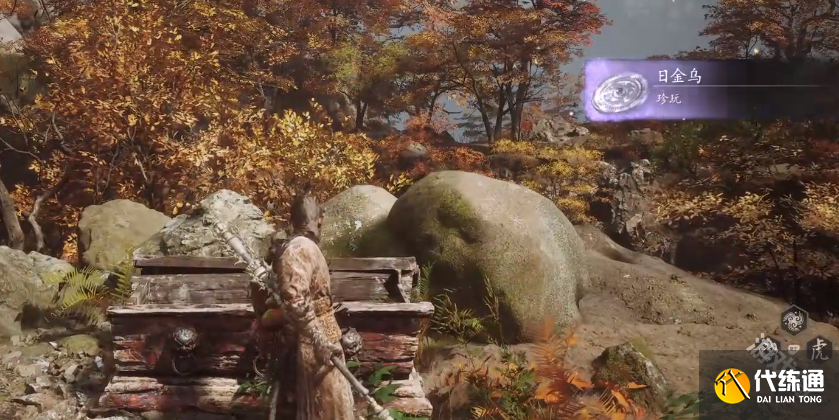839x420 pixels.
Task: Activate the 虎 transformation hexagon icon
Action: pyautogui.click(x=818, y=349)
